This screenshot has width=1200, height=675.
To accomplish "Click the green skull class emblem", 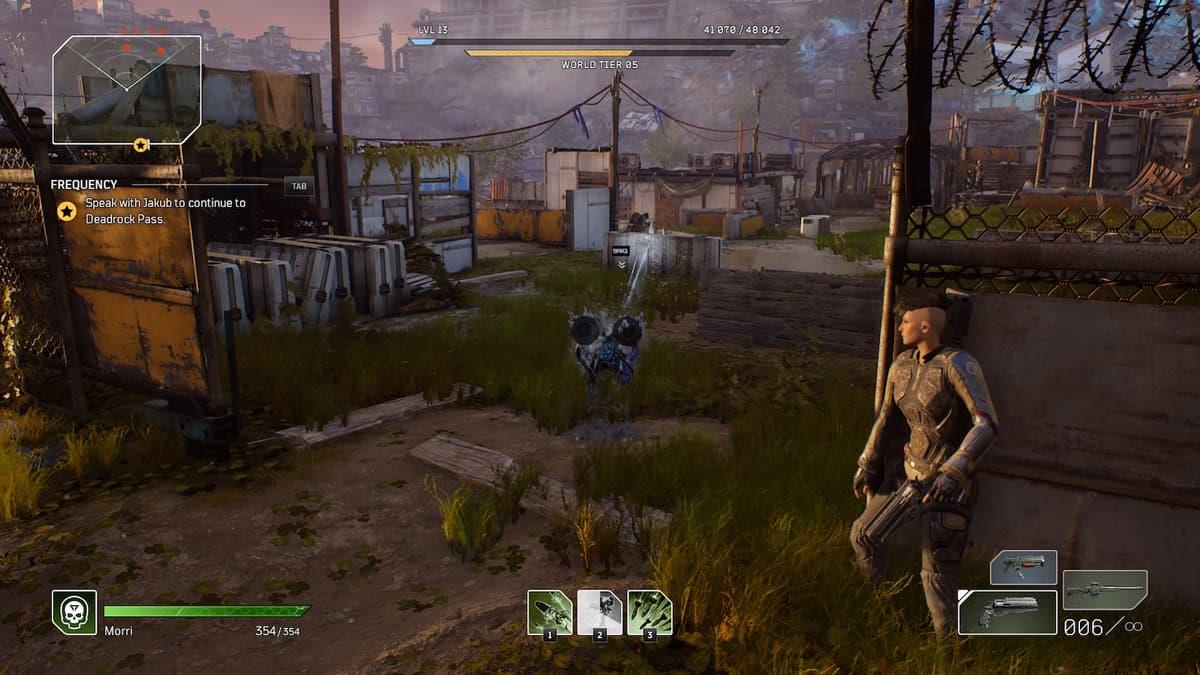I will coord(74,612).
